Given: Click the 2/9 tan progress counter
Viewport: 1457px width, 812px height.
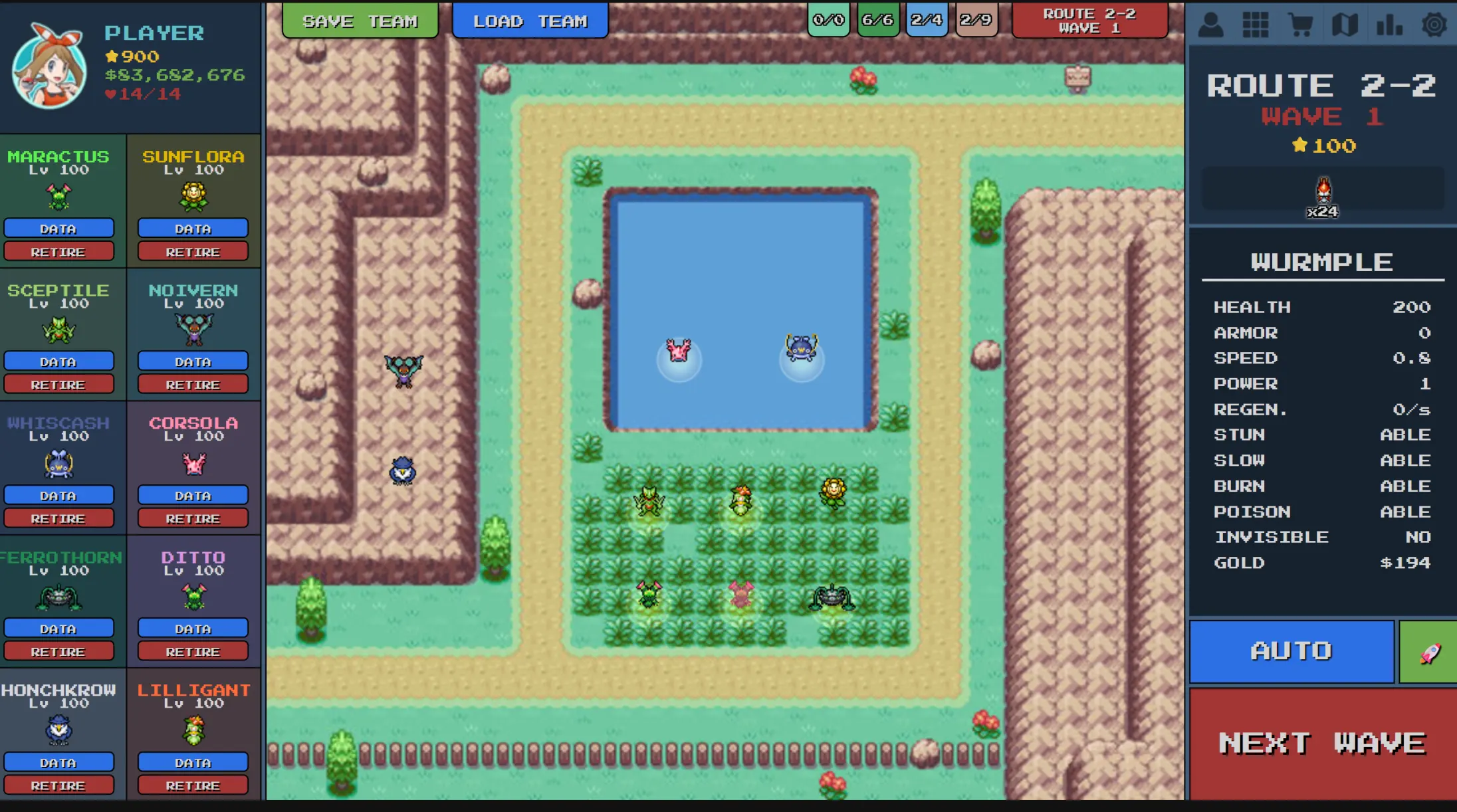Looking at the screenshot, I should (976, 19).
